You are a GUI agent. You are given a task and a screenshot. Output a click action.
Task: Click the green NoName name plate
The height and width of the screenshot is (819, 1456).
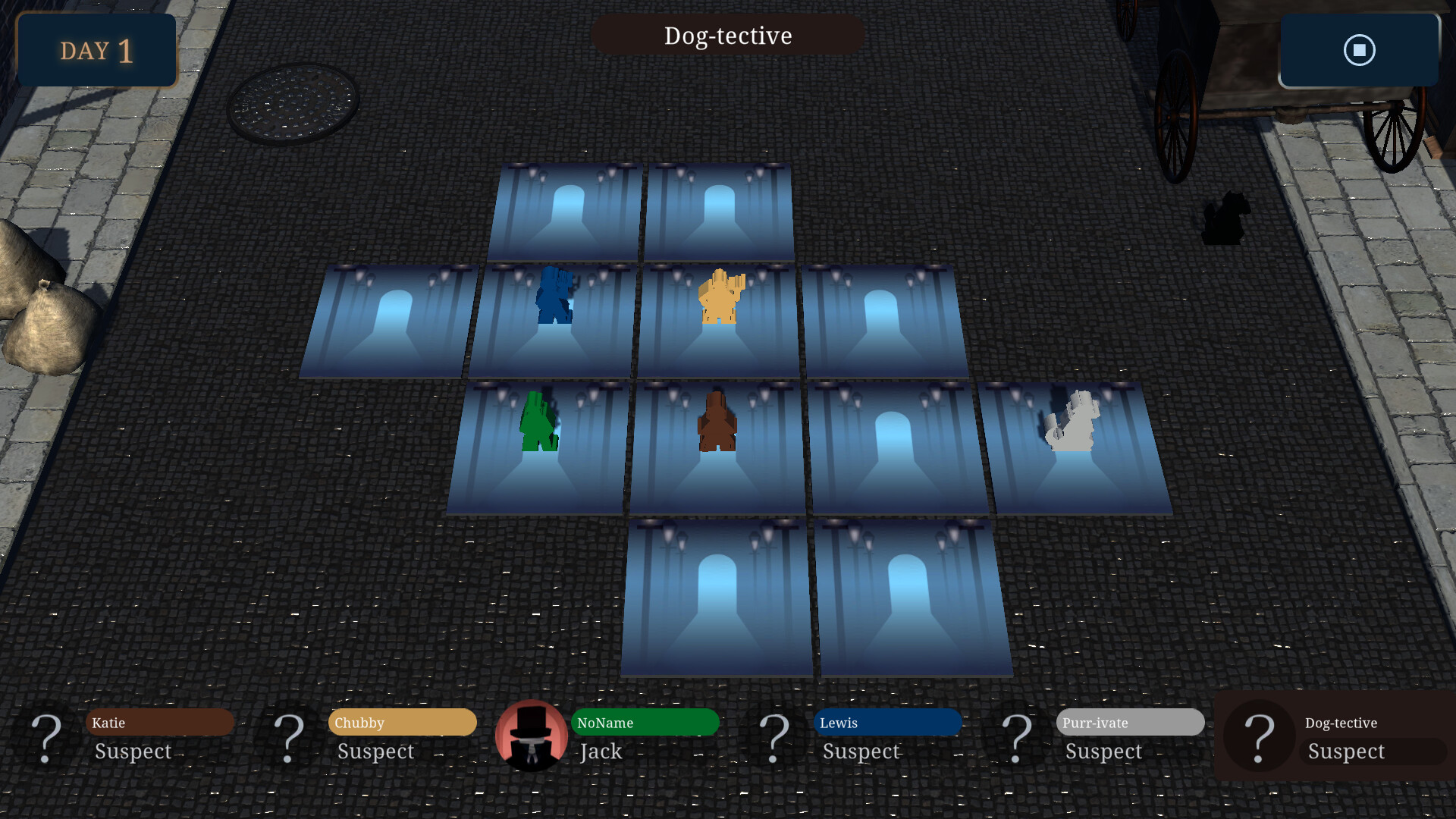coord(645,723)
